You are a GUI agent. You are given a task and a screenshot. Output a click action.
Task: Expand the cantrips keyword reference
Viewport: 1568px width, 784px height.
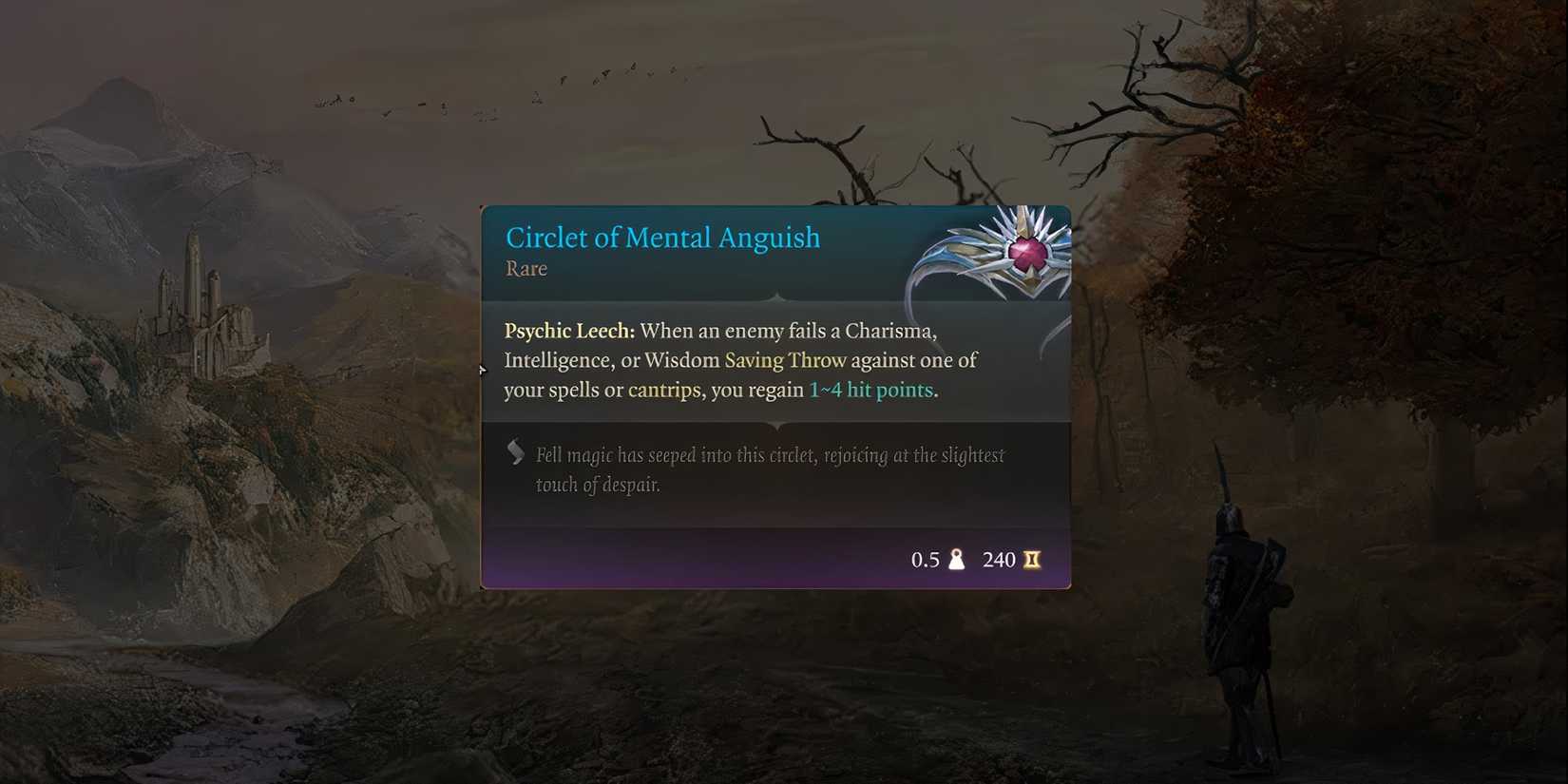coord(663,390)
